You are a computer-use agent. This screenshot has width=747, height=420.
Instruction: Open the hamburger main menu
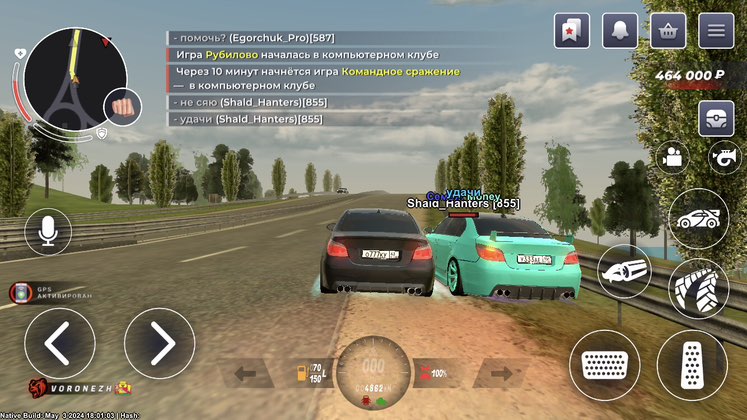[x=716, y=31]
